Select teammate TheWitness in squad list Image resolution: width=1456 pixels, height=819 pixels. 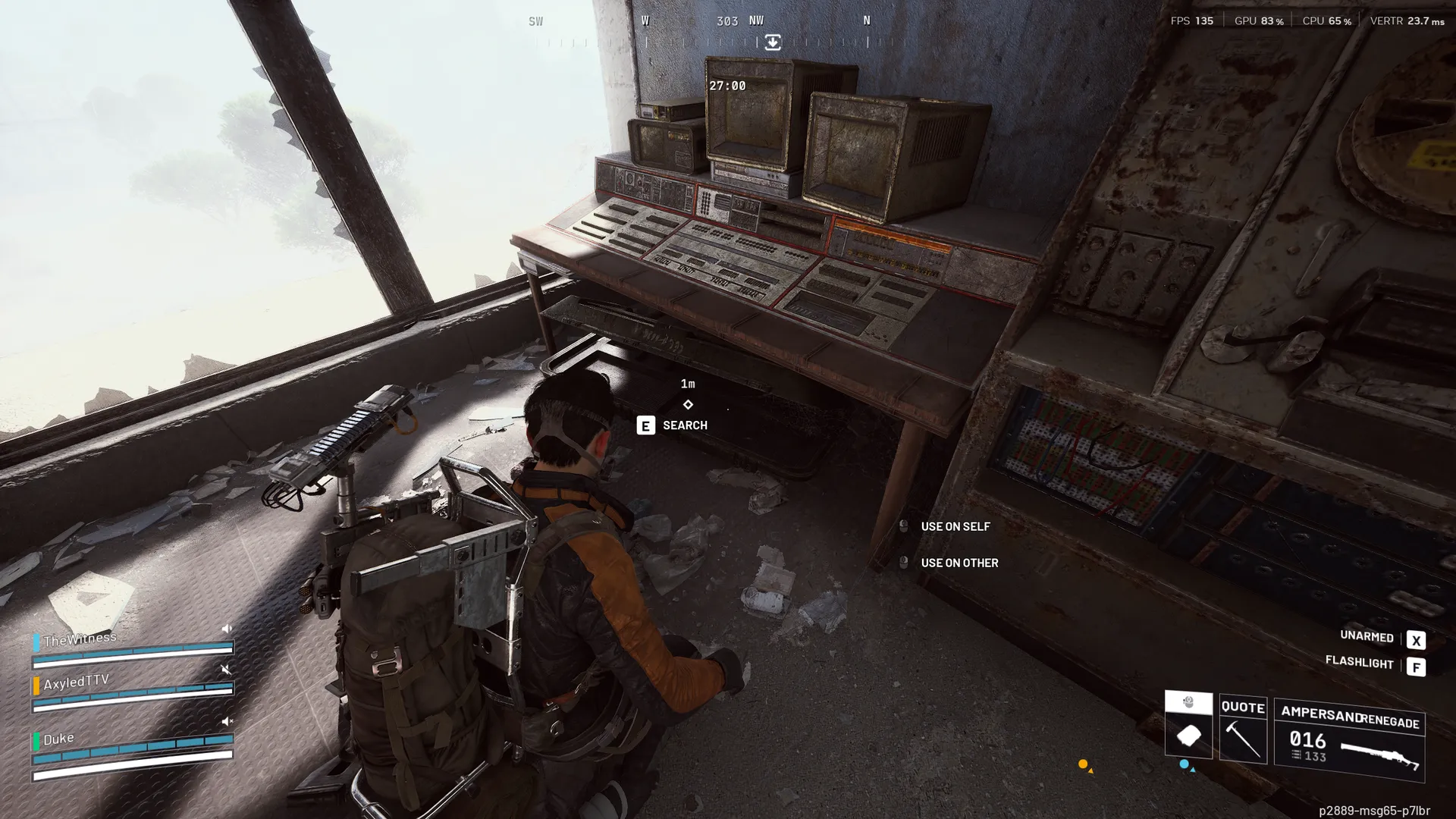coord(80,639)
